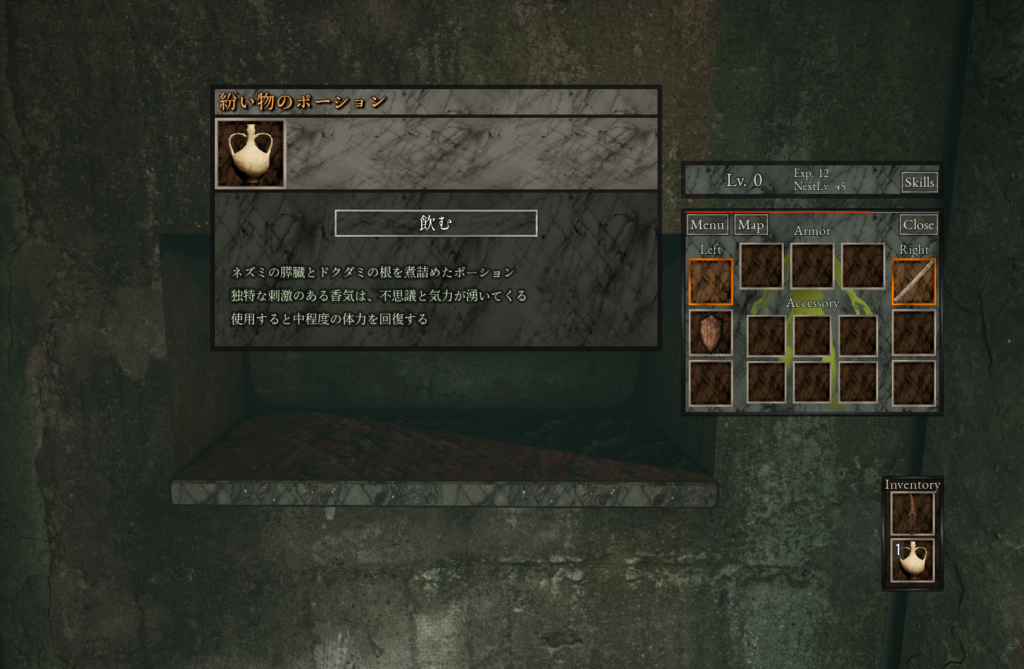The image size is (1024, 669).
Task: Show the Map
Action: pyautogui.click(x=750, y=225)
